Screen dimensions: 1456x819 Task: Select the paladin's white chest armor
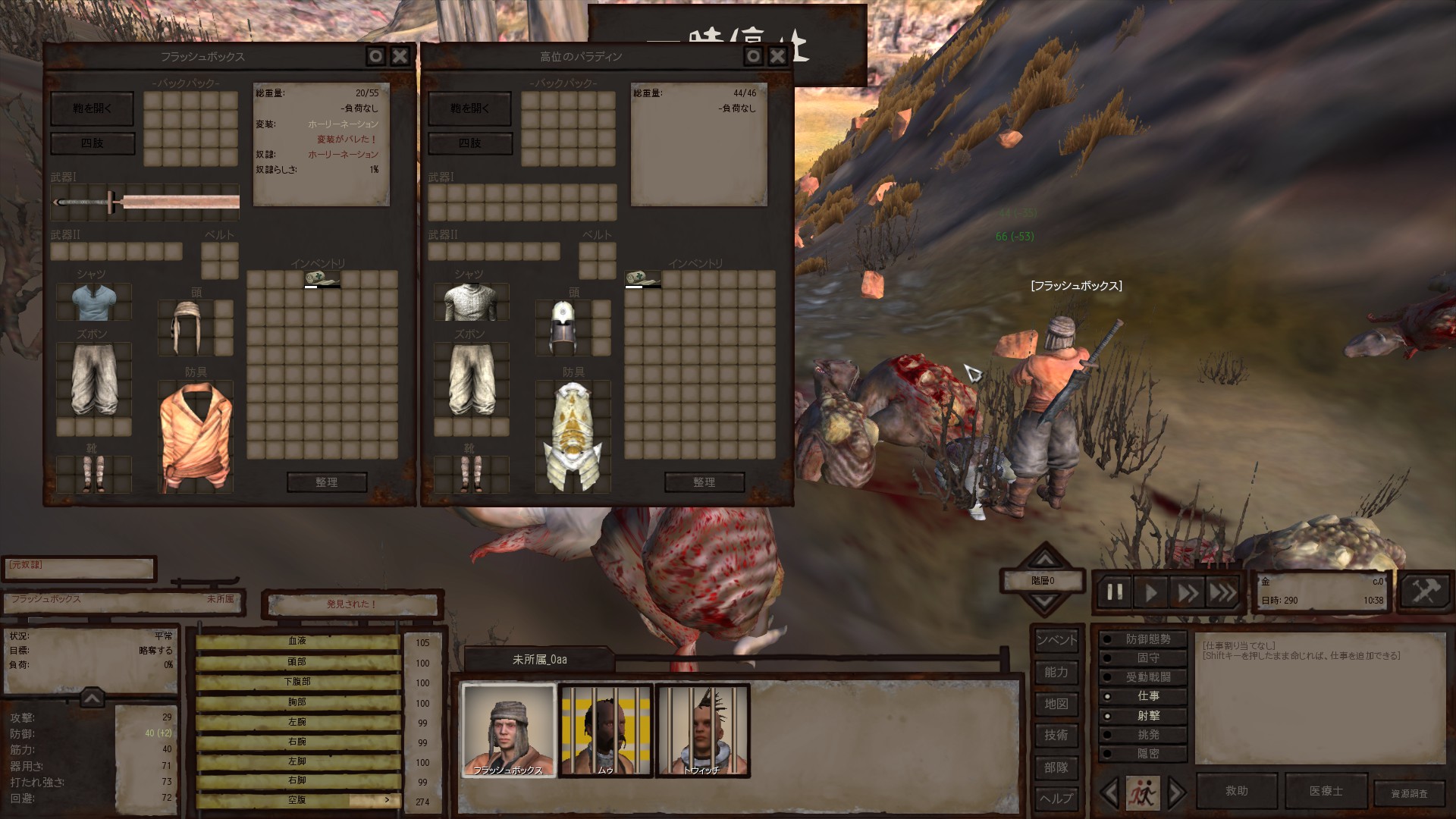tap(573, 436)
